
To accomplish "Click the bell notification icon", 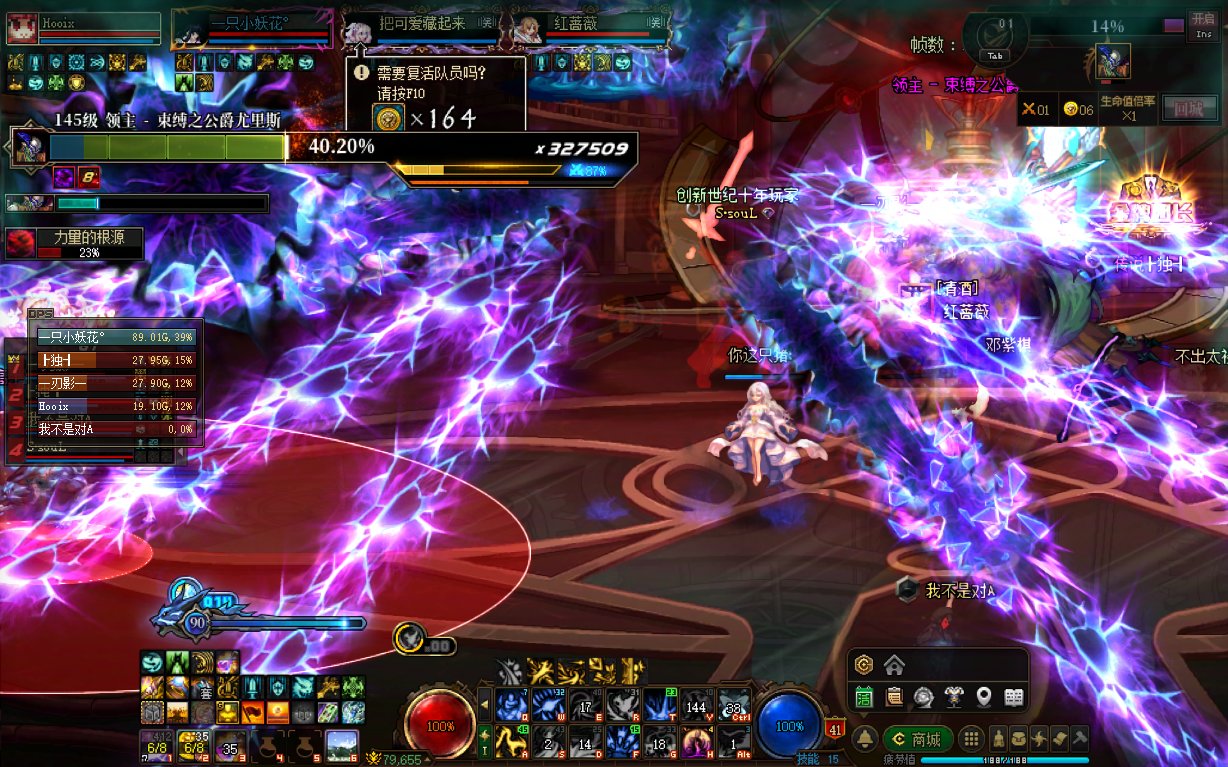I will coord(866,740).
